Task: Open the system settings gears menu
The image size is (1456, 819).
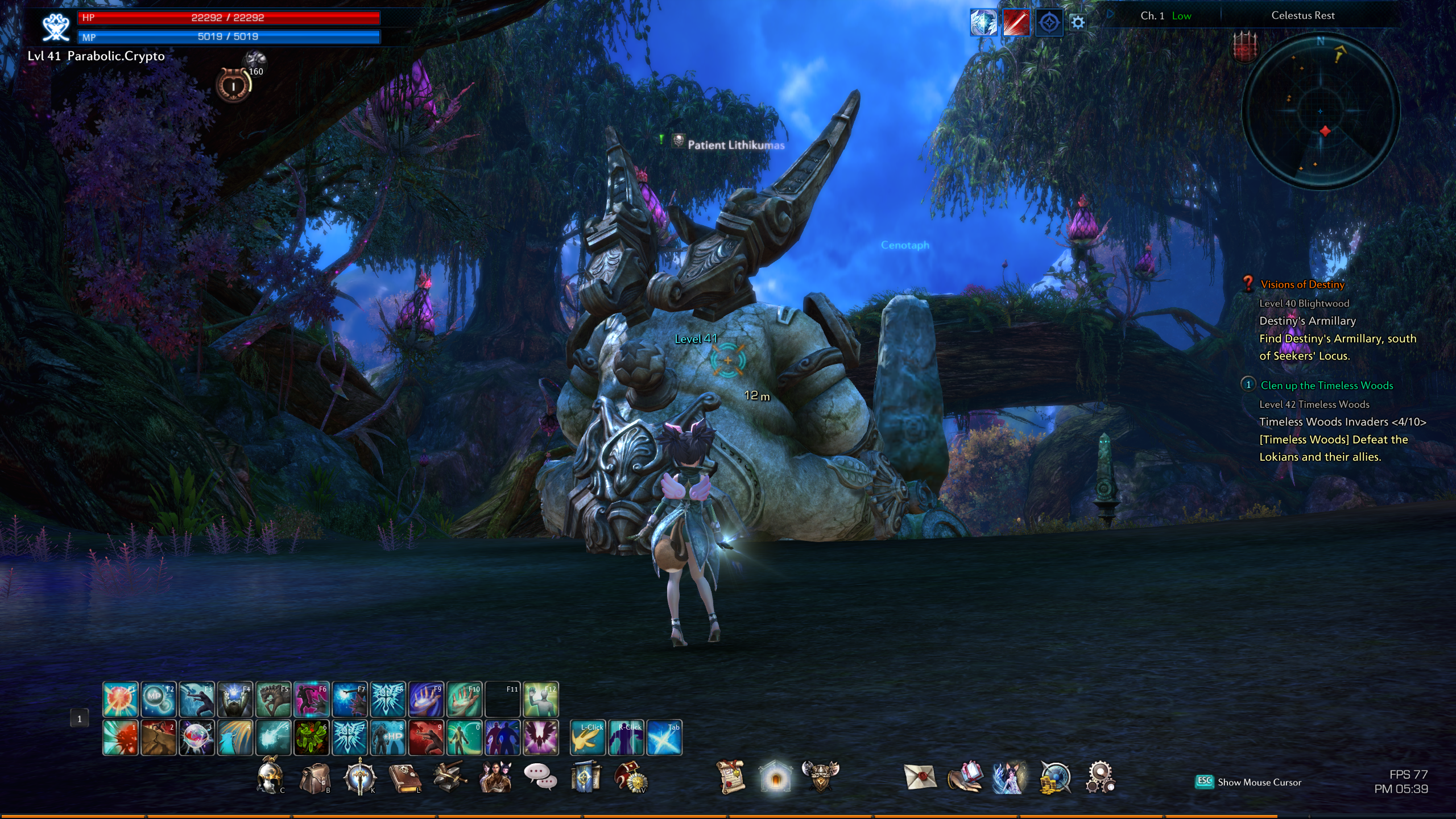Action: click(x=1100, y=777)
